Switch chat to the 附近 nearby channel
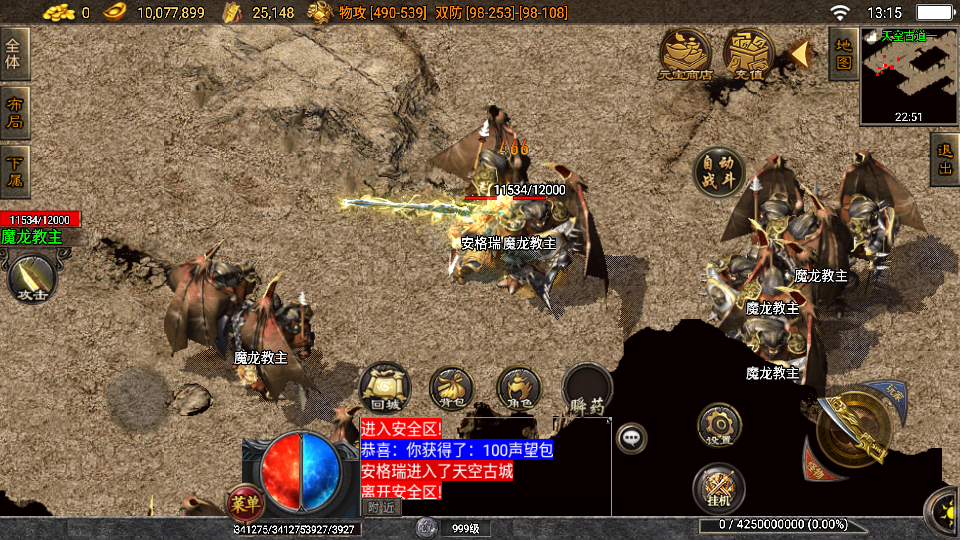 click(381, 507)
